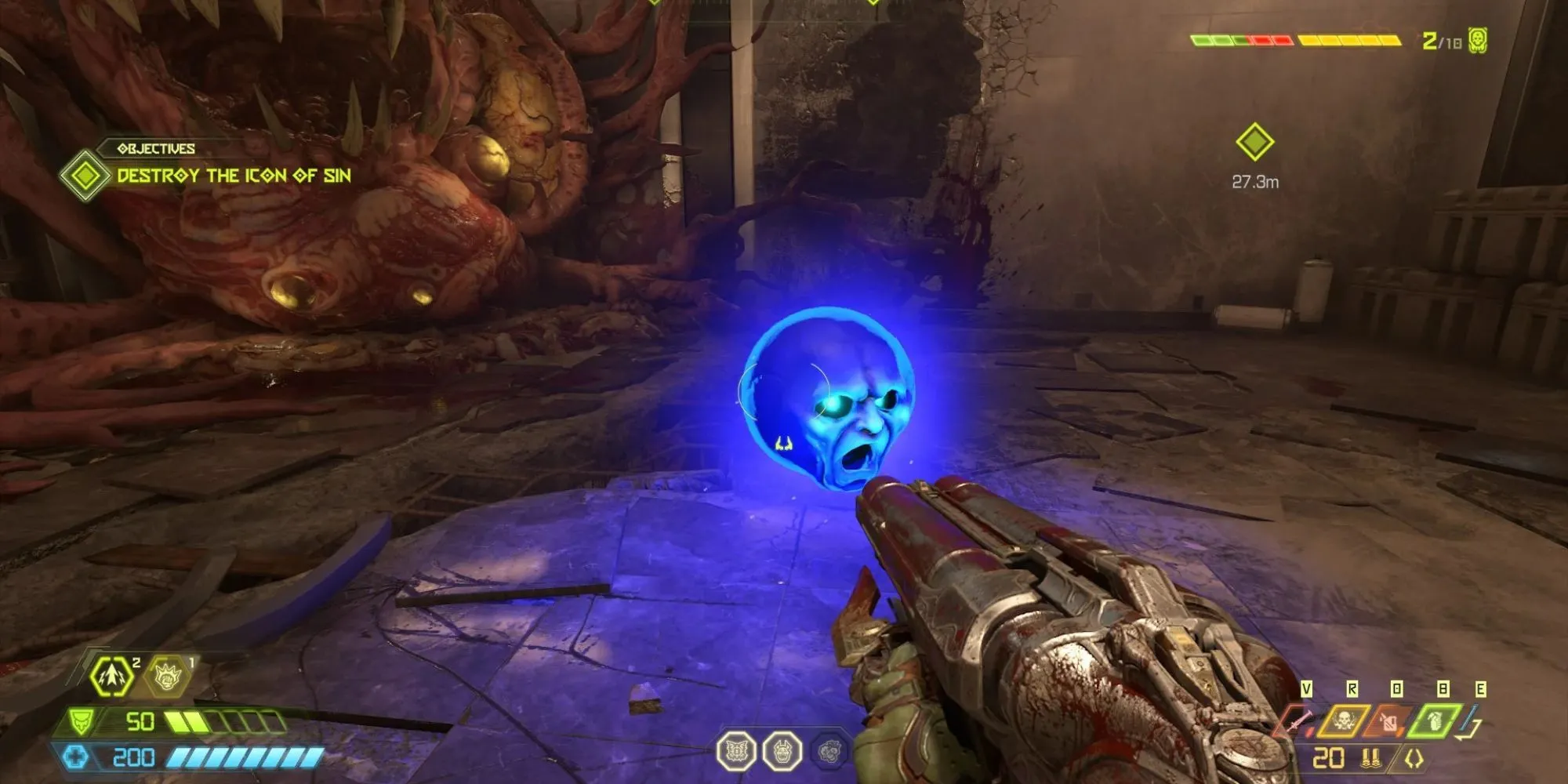Image resolution: width=1568 pixels, height=784 pixels.
Task: Select the dimmed third rune icon
Action: (x=829, y=753)
